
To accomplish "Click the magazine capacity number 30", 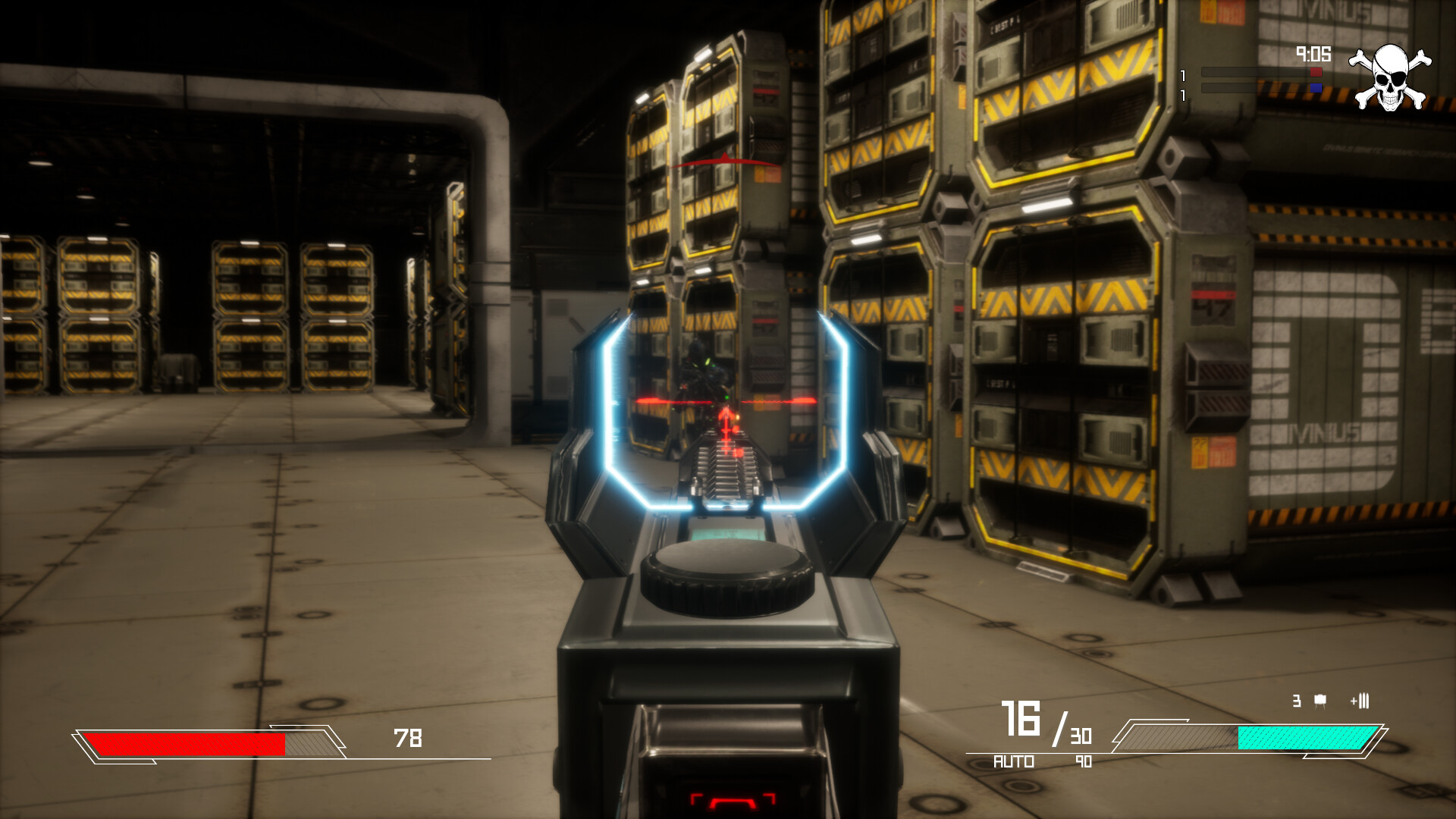I will 1082,735.
